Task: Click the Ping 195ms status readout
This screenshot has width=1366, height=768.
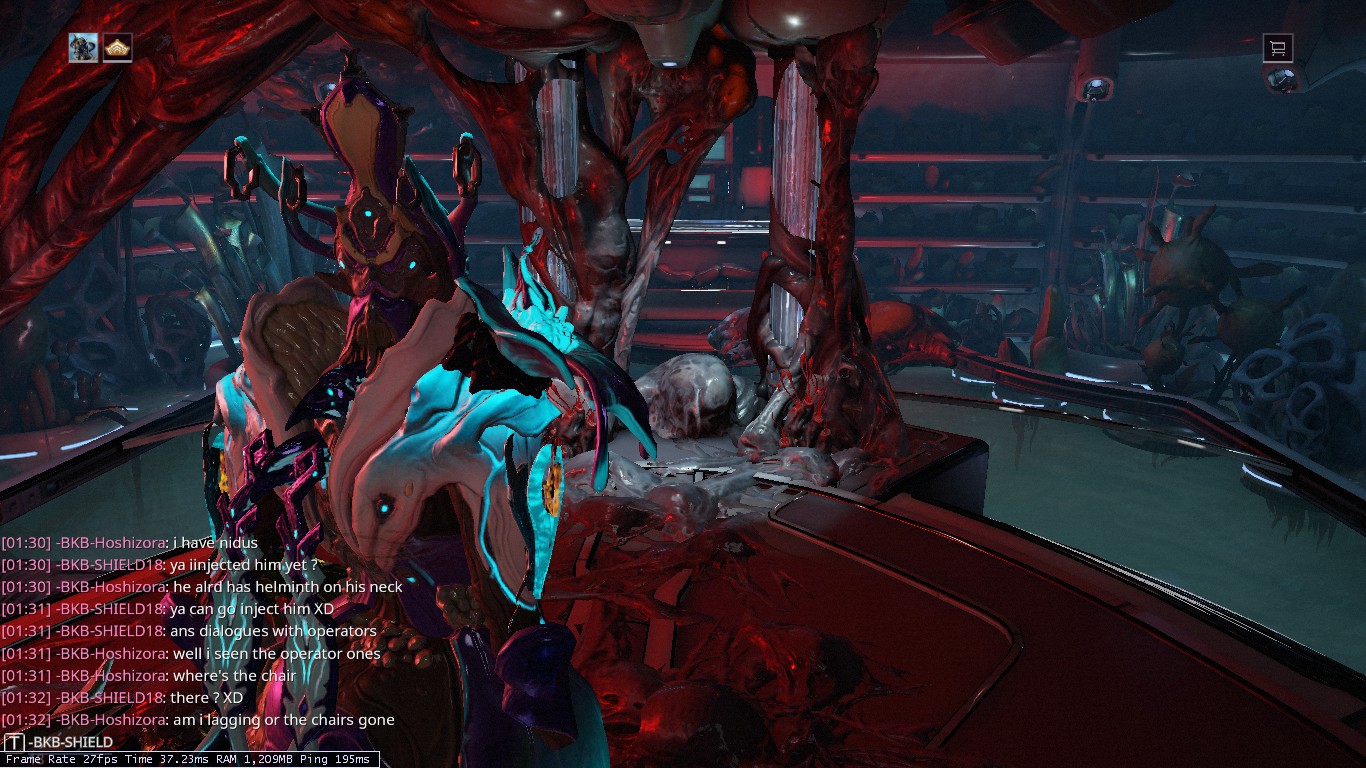Action: (335, 759)
